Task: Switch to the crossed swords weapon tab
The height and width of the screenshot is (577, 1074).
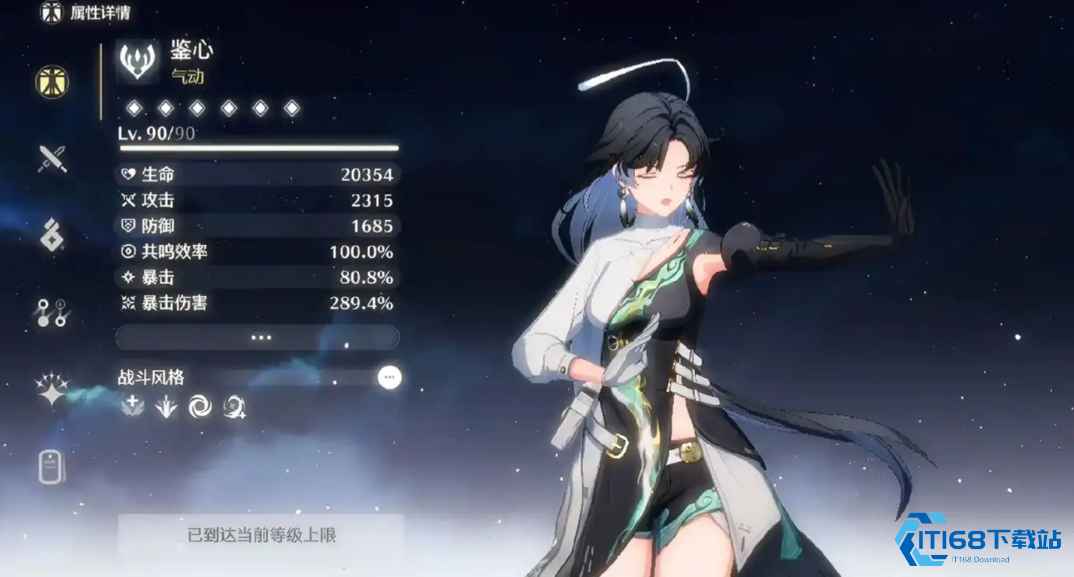Action: point(52,158)
